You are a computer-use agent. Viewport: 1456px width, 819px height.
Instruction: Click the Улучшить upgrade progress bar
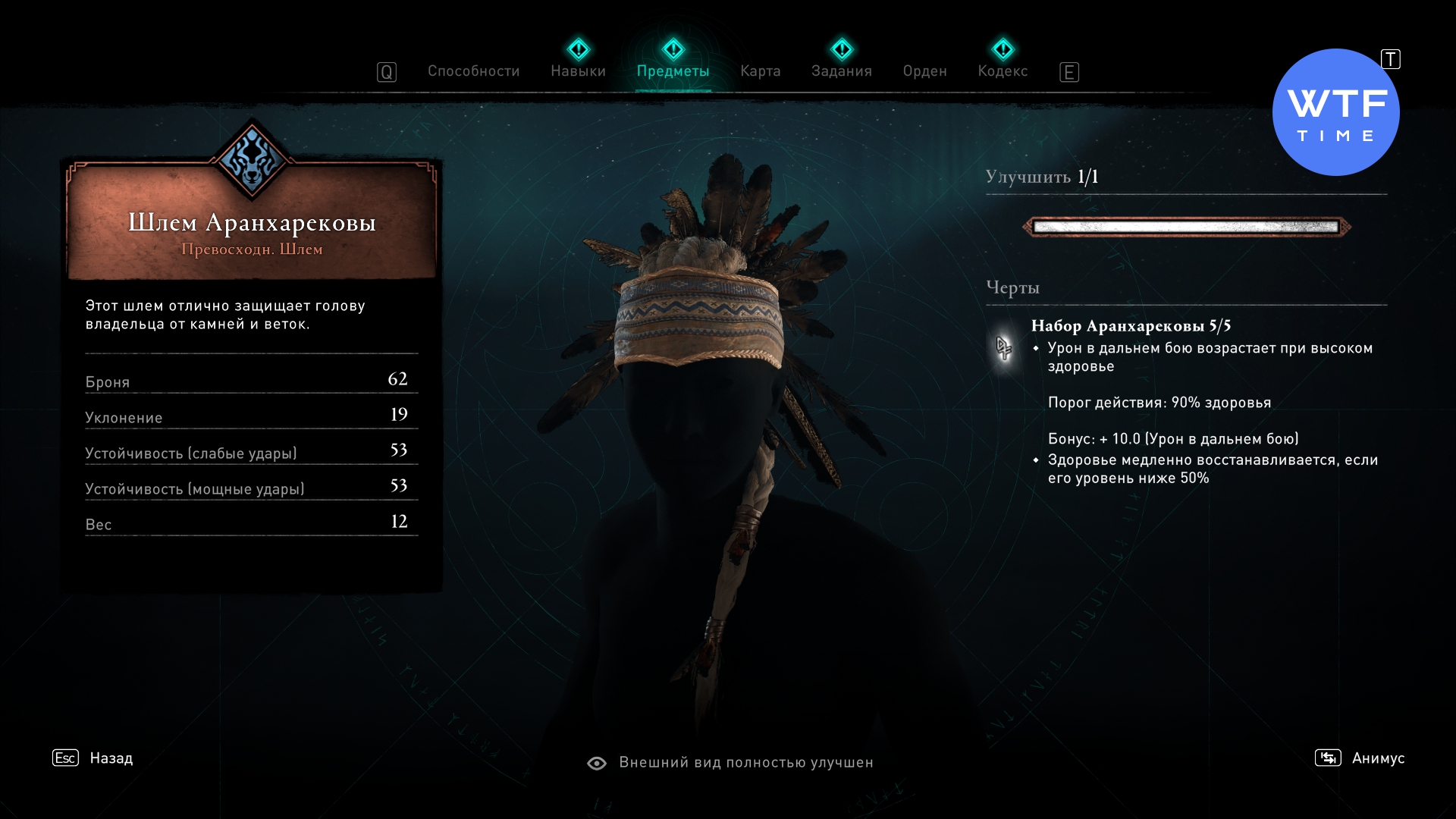1186,227
